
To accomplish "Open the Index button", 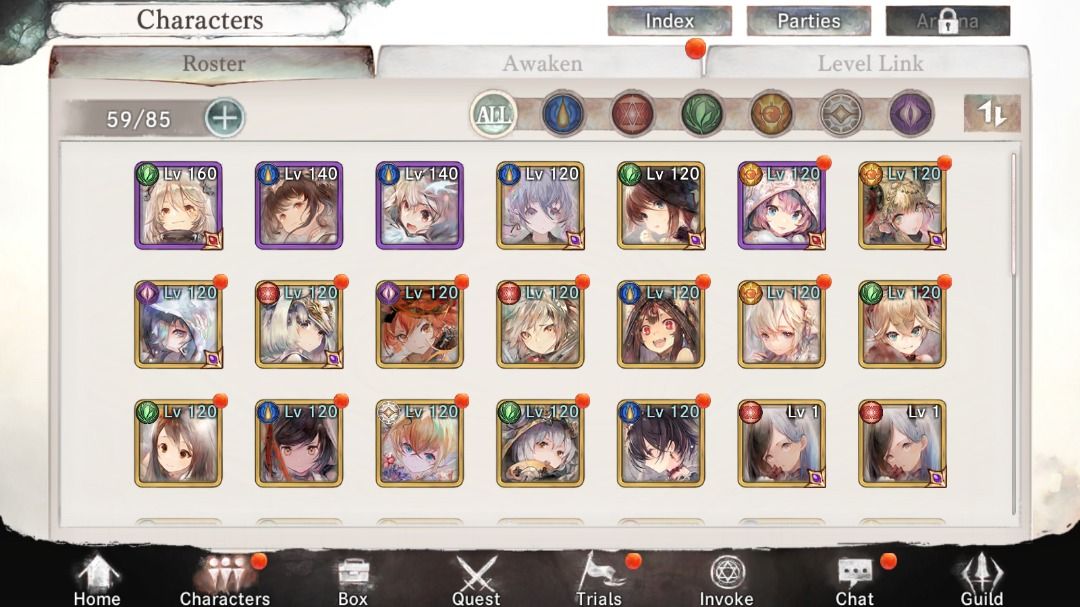I will (x=669, y=21).
